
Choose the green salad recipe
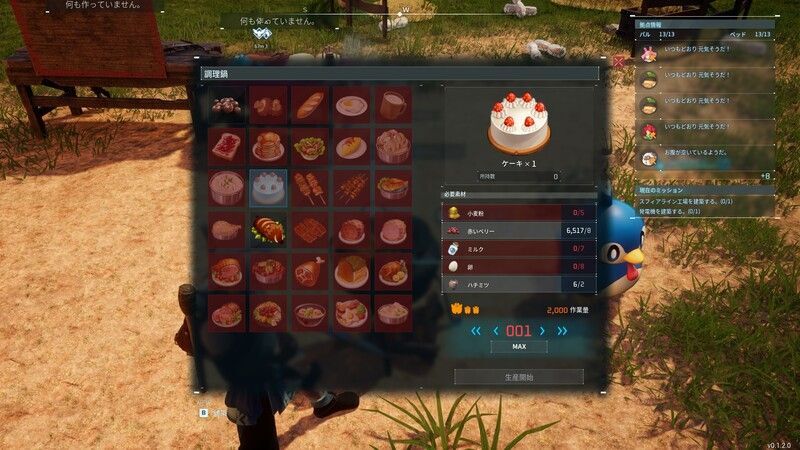pyautogui.click(x=310, y=146)
